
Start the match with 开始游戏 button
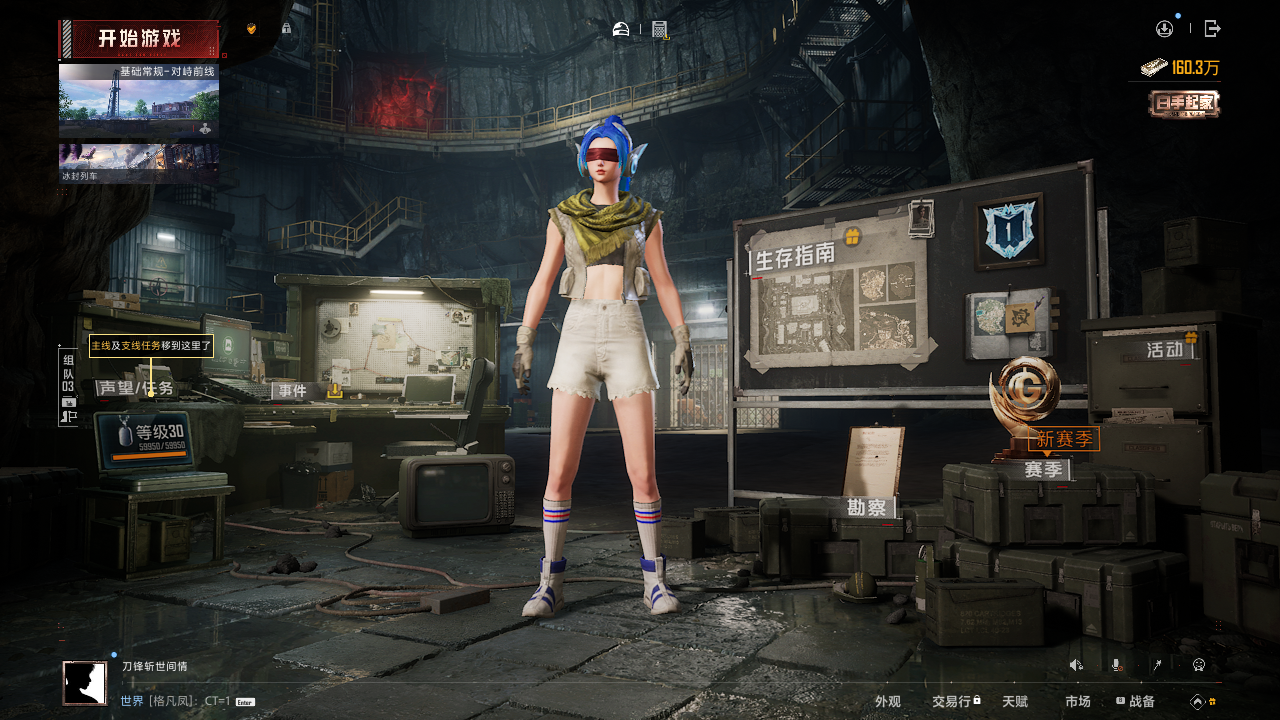pos(139,39)
